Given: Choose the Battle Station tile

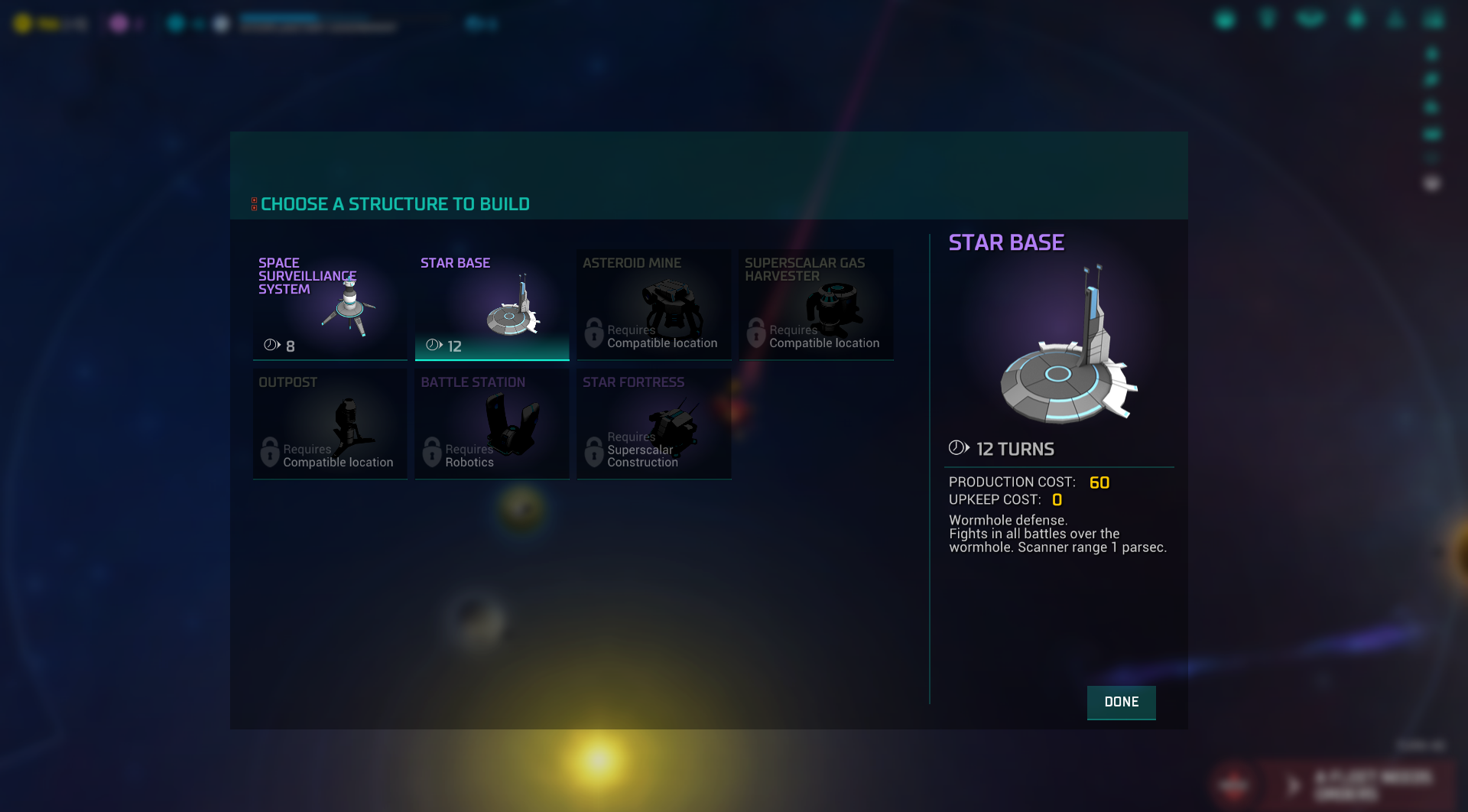Looking at the screenshot, I should tap(492, 424).
